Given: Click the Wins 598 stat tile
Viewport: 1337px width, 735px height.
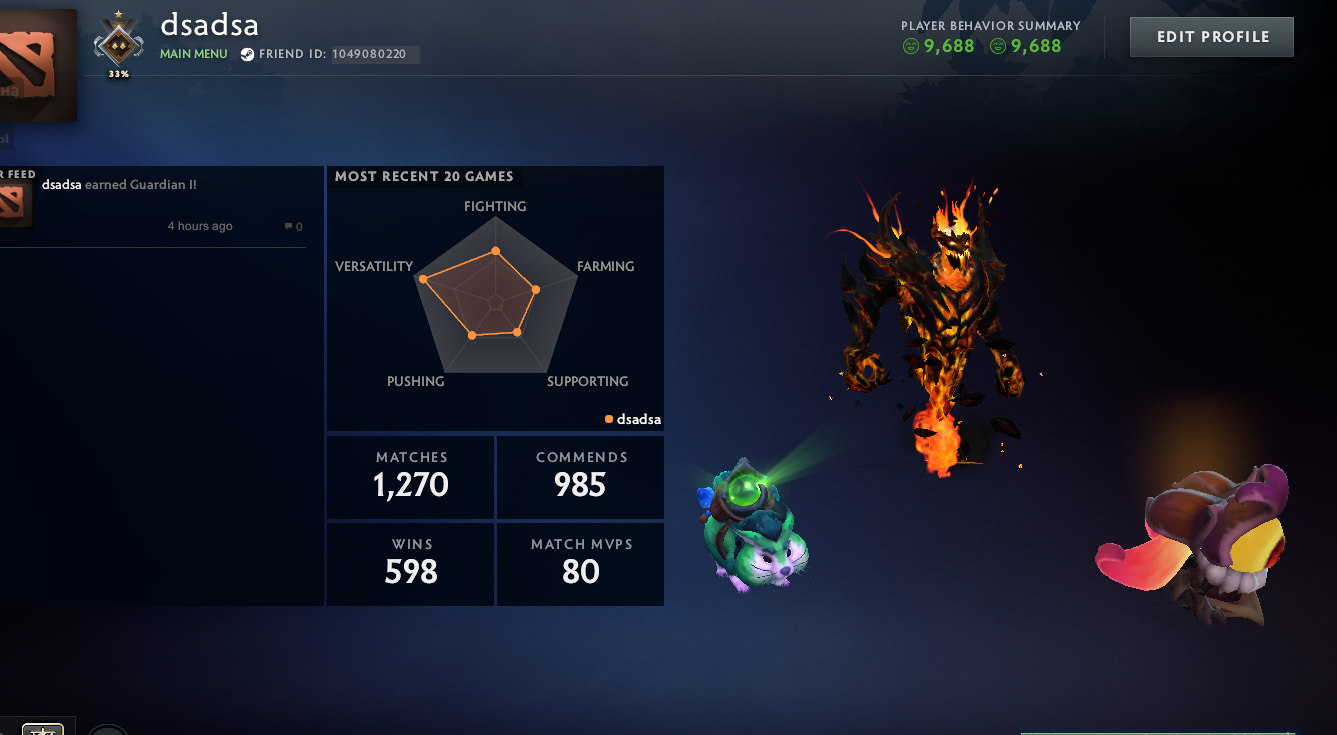Looking at the screenshot, I should [x=410, y=564].
